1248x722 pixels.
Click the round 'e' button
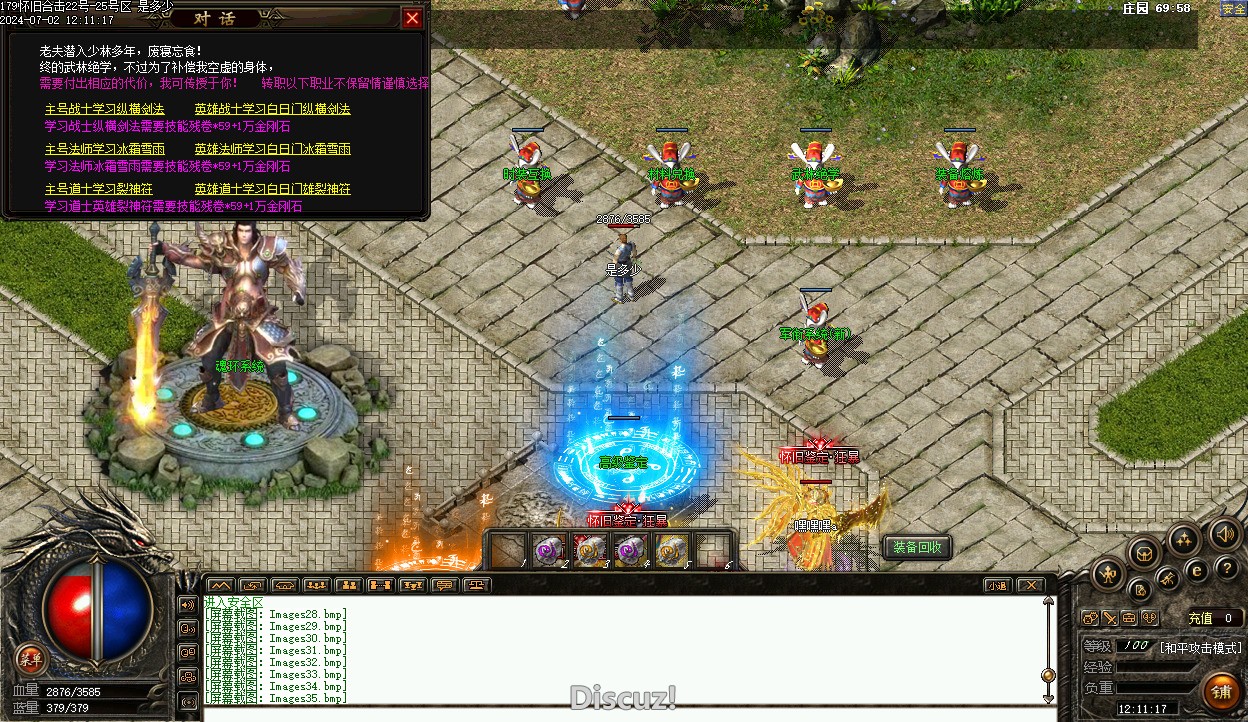pos(1196,571)
